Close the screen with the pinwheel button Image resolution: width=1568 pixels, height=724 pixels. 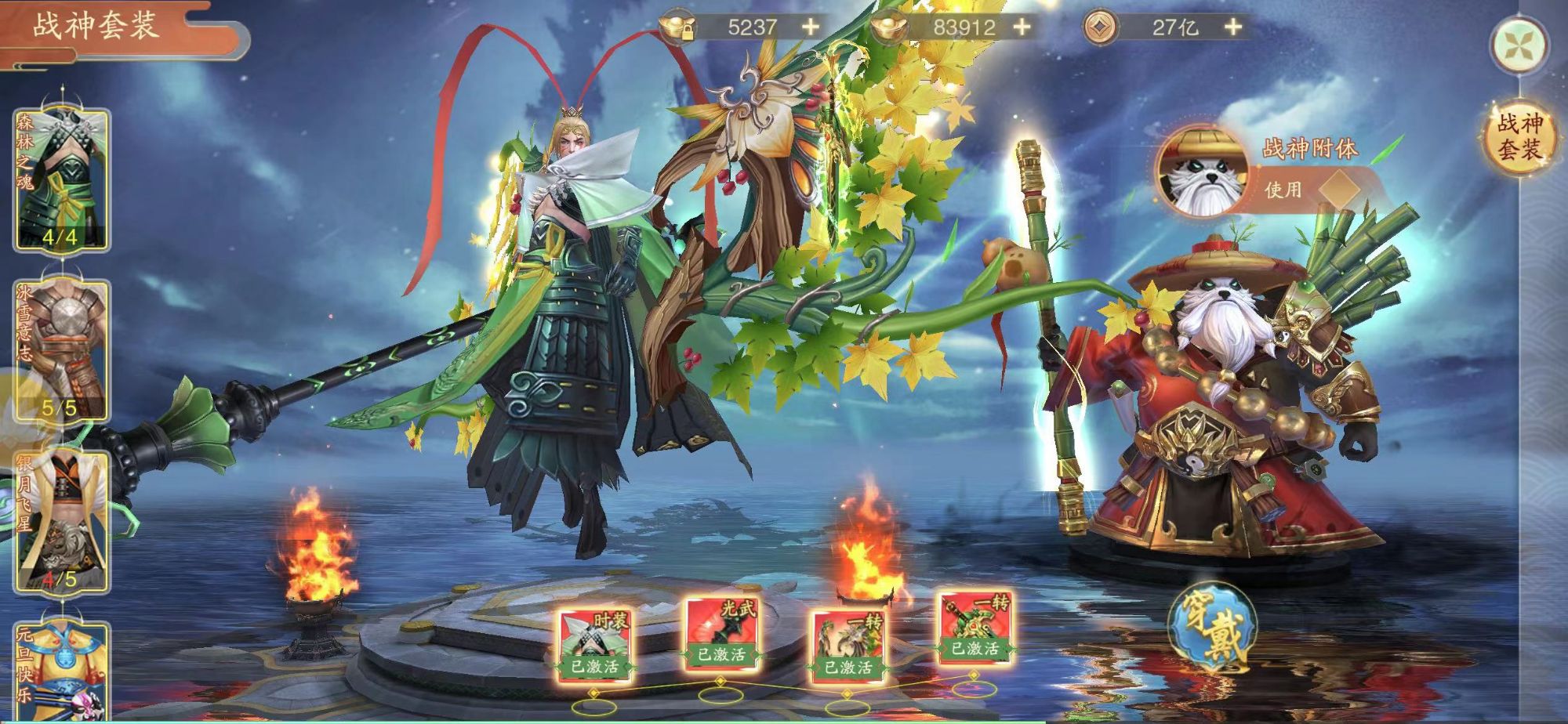click(1519, 45)
